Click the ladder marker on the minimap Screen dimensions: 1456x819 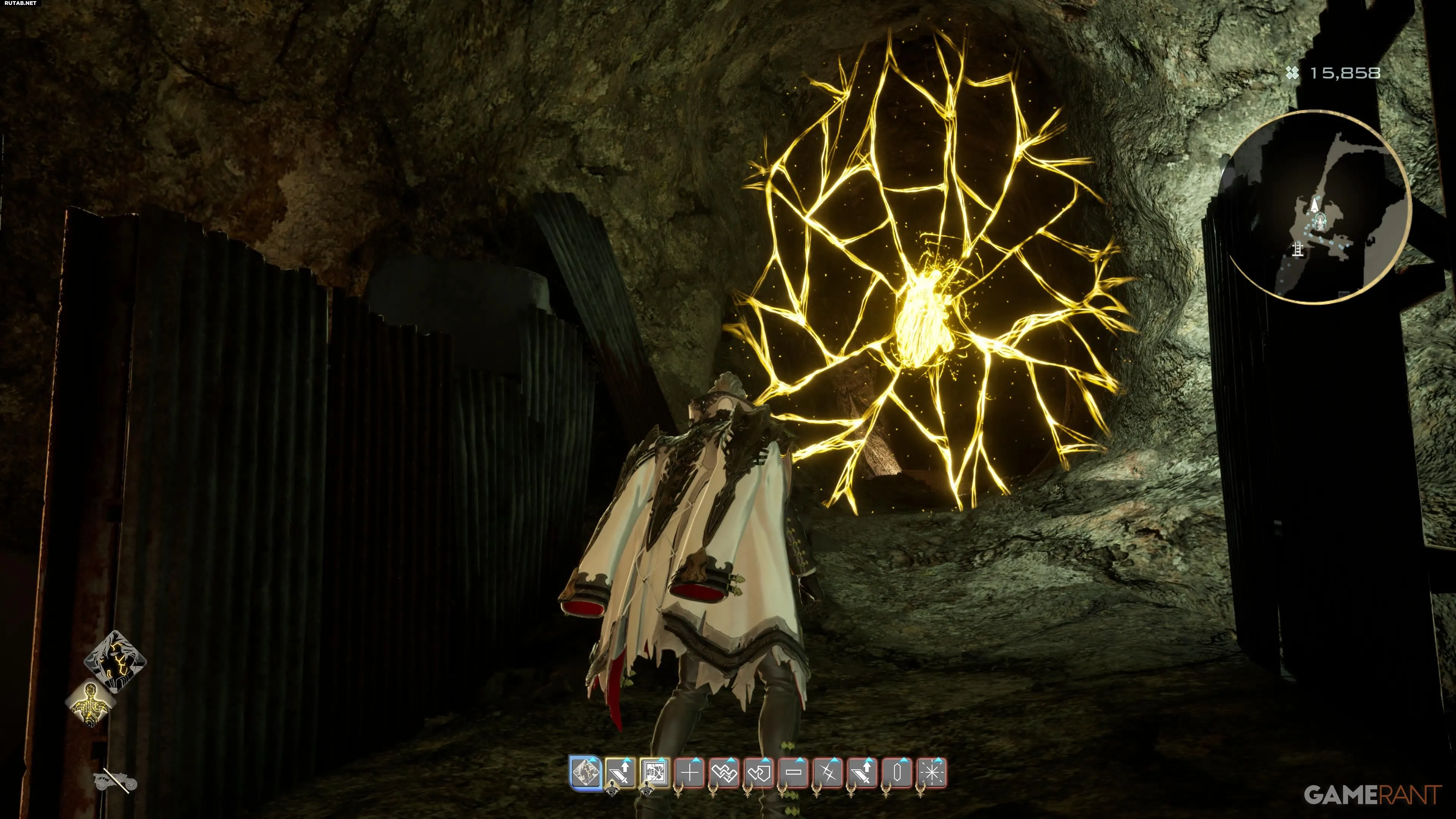click(x=1298, y=249)
